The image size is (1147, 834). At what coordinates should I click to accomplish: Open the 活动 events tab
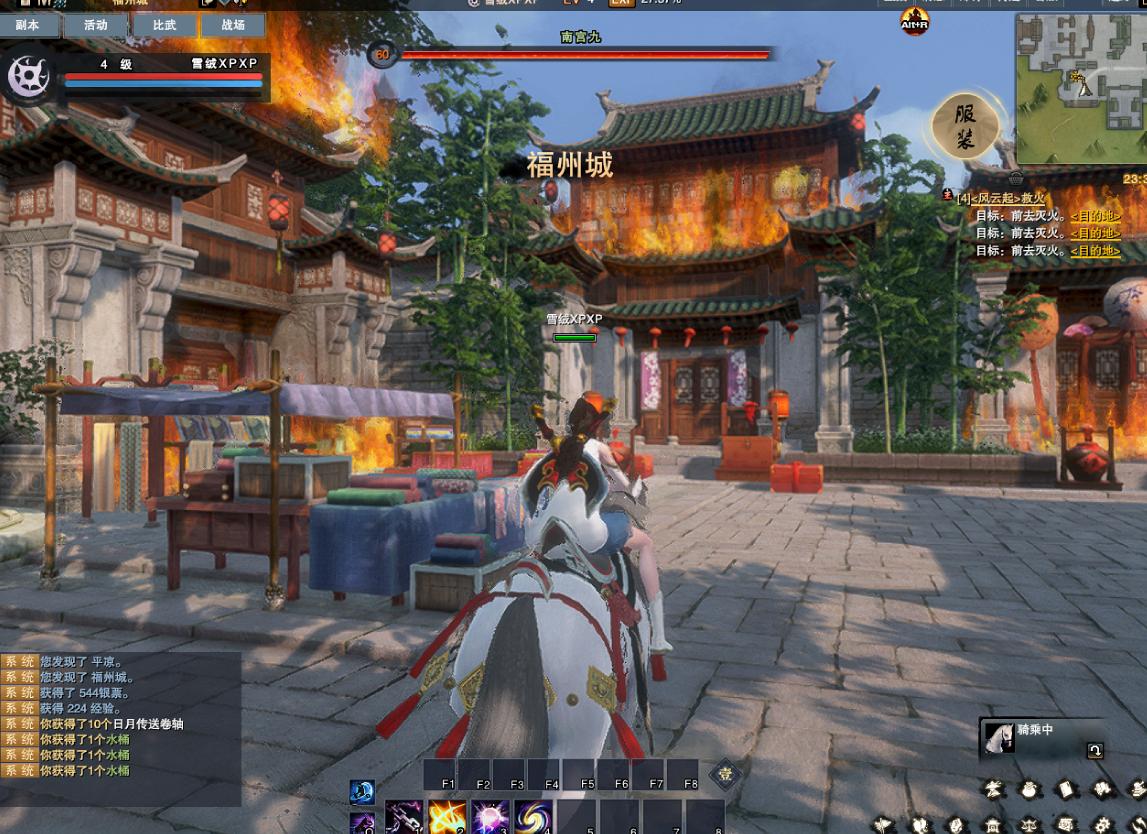click(96, 25)
